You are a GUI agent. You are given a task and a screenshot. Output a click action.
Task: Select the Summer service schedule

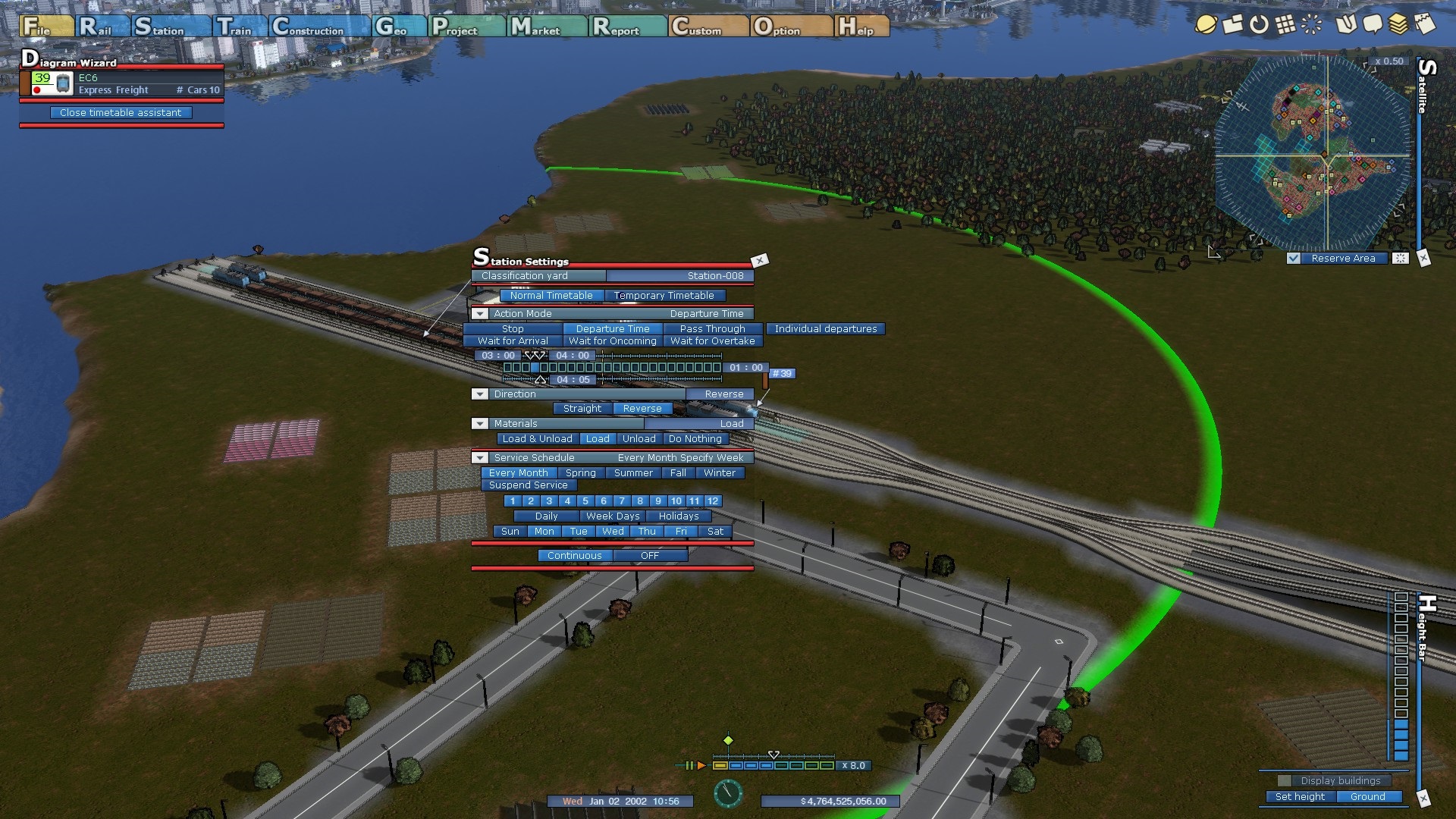[x=632, y=473]
